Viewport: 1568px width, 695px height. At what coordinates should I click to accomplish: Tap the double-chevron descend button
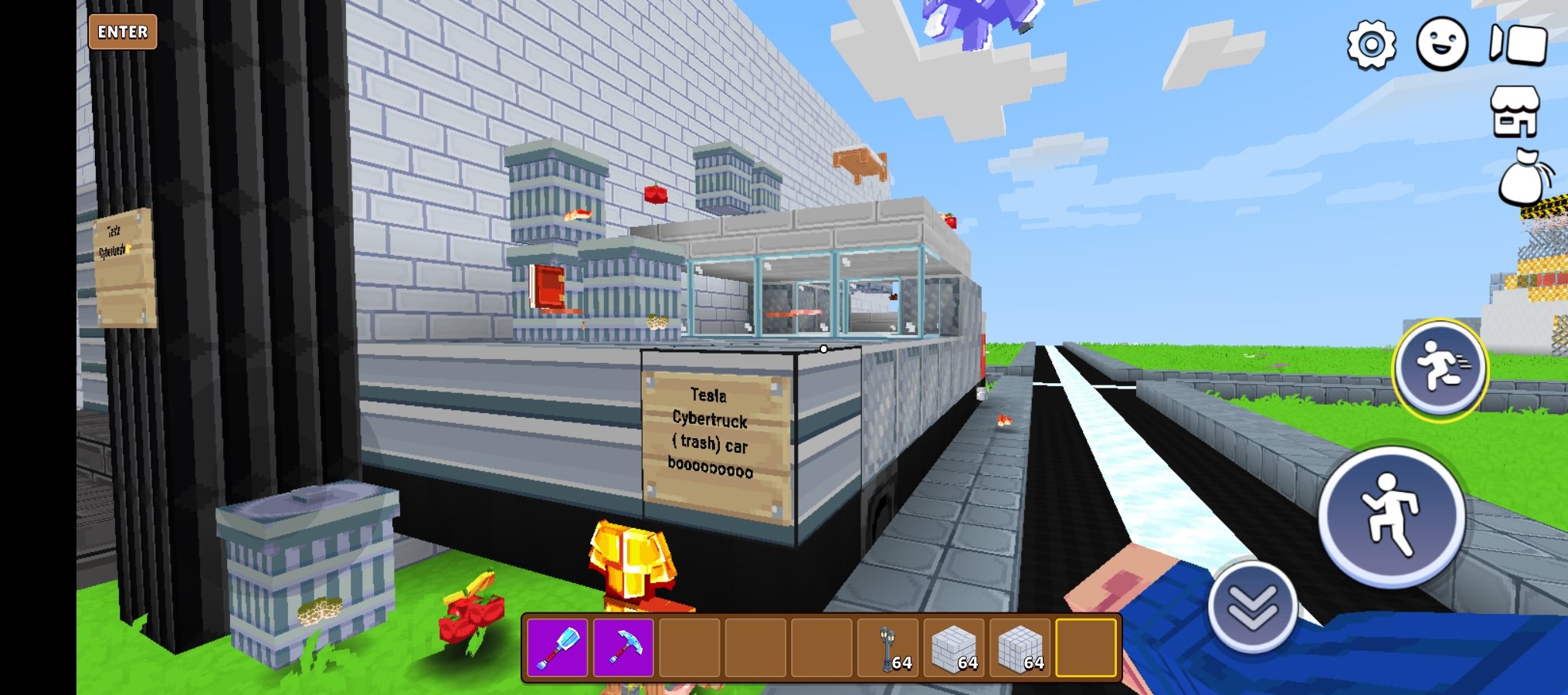coord(1252,607)
